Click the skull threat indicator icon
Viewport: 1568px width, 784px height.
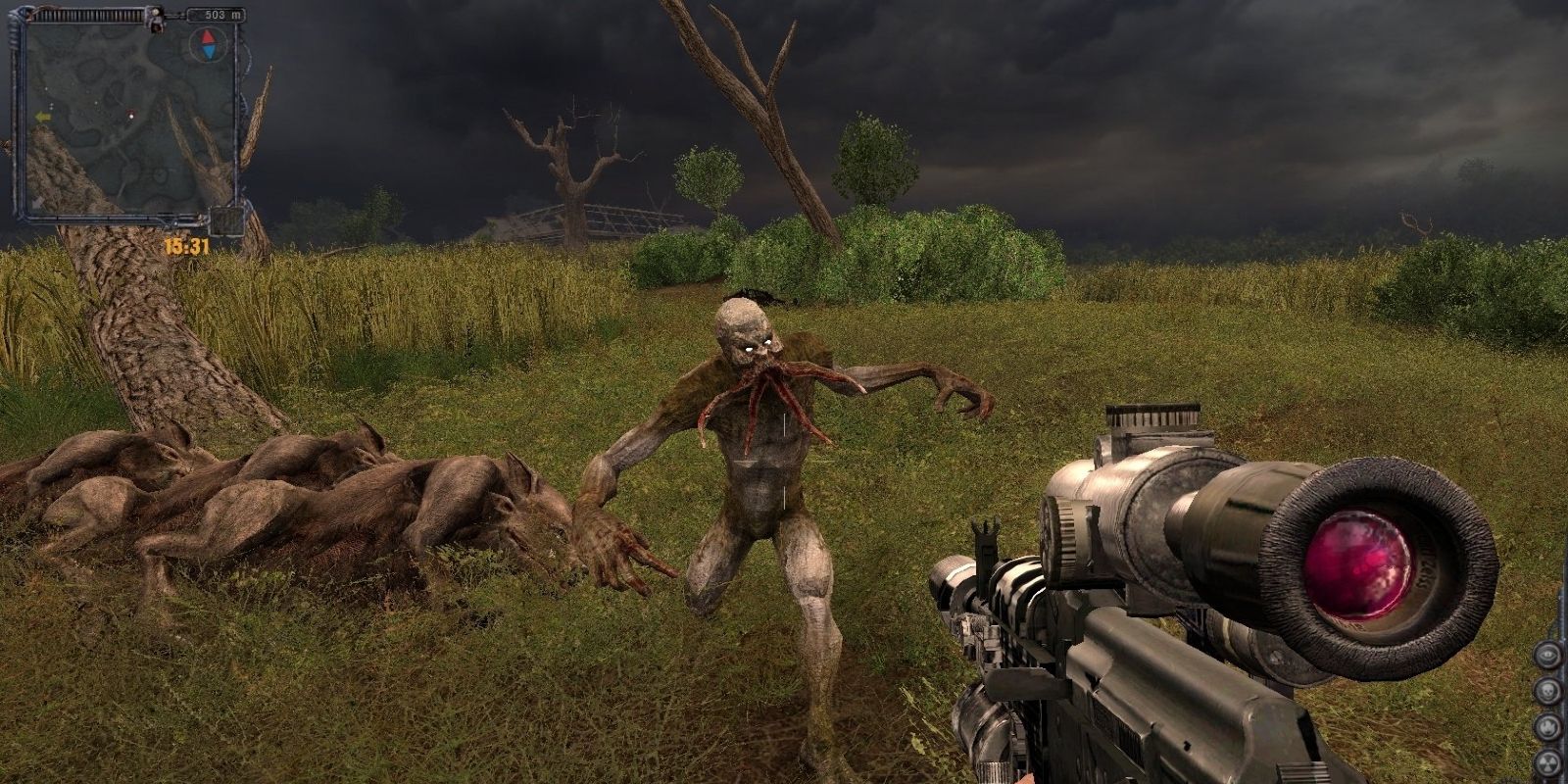[x=1547, y=690]
